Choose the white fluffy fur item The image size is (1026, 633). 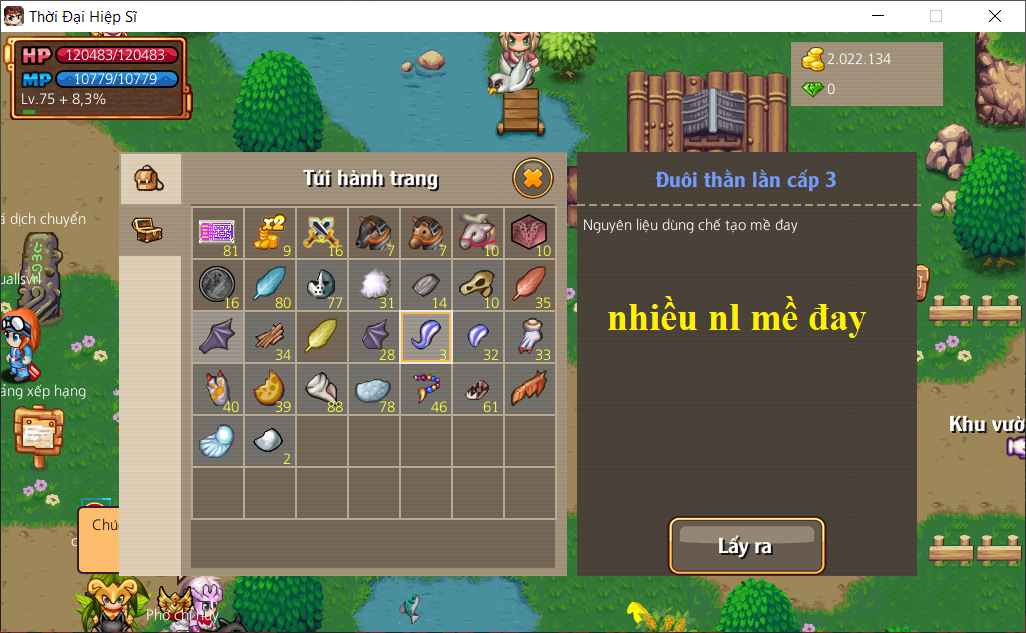374,285
